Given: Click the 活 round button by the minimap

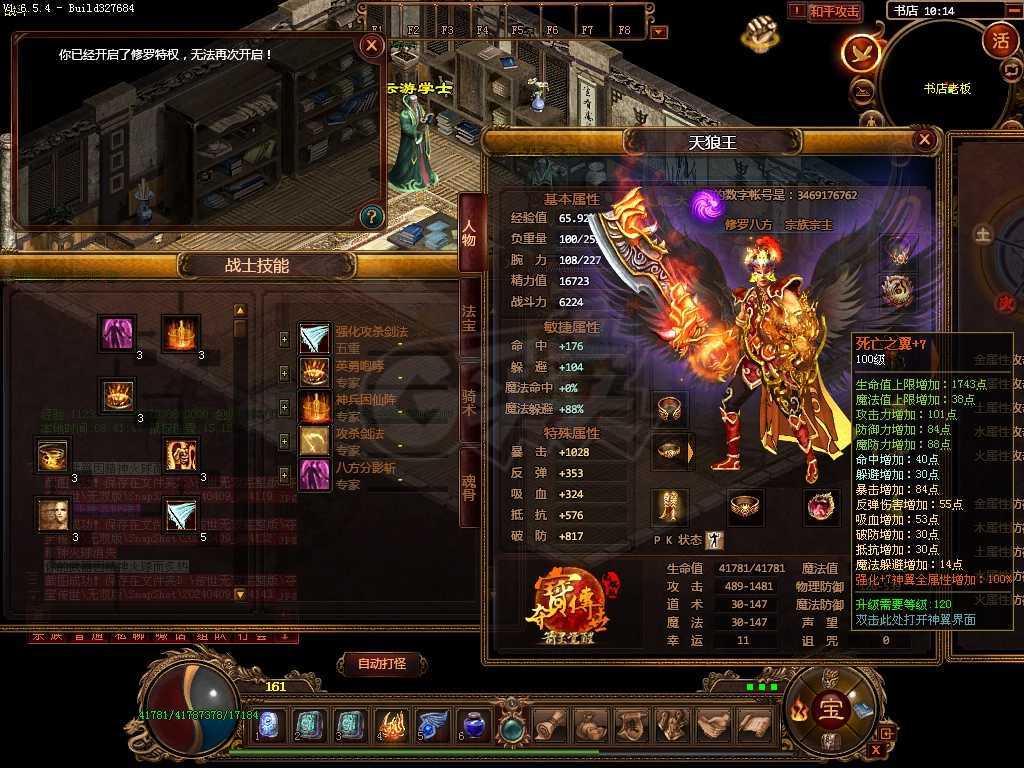Looking at the screenshot, I should pos(999,41).
